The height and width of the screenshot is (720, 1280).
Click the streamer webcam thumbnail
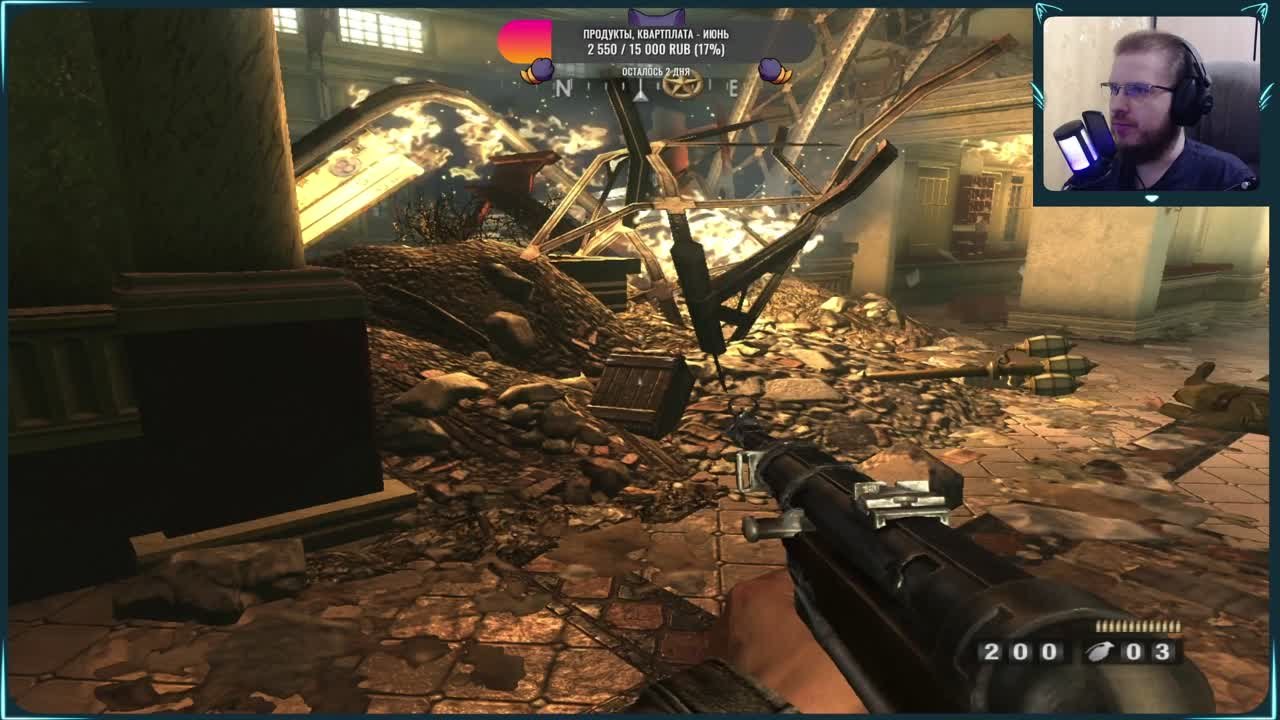[1150, 103]
